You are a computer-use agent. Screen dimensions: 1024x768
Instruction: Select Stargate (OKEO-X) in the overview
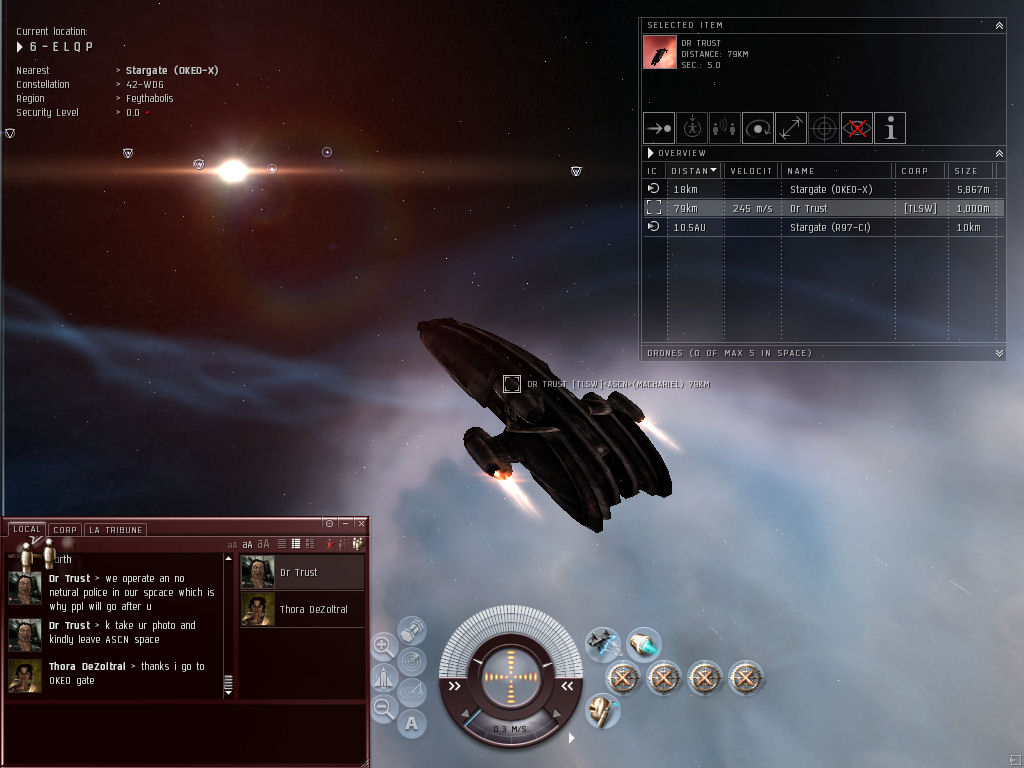point(830,189)
